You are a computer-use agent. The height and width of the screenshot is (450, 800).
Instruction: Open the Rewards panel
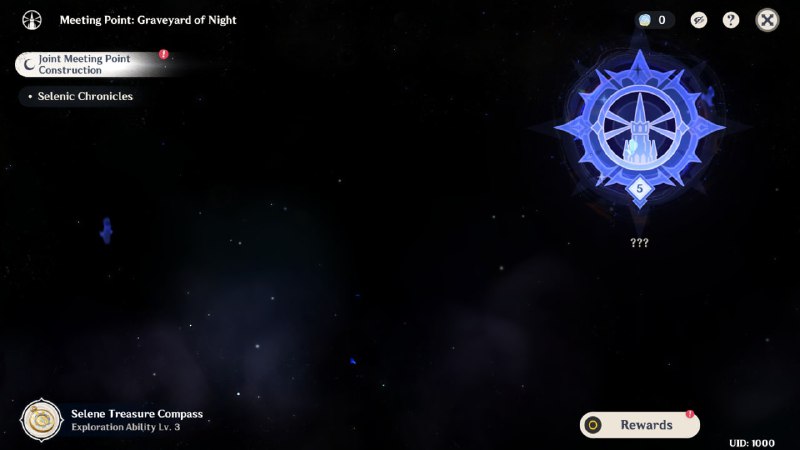point(640,425)
